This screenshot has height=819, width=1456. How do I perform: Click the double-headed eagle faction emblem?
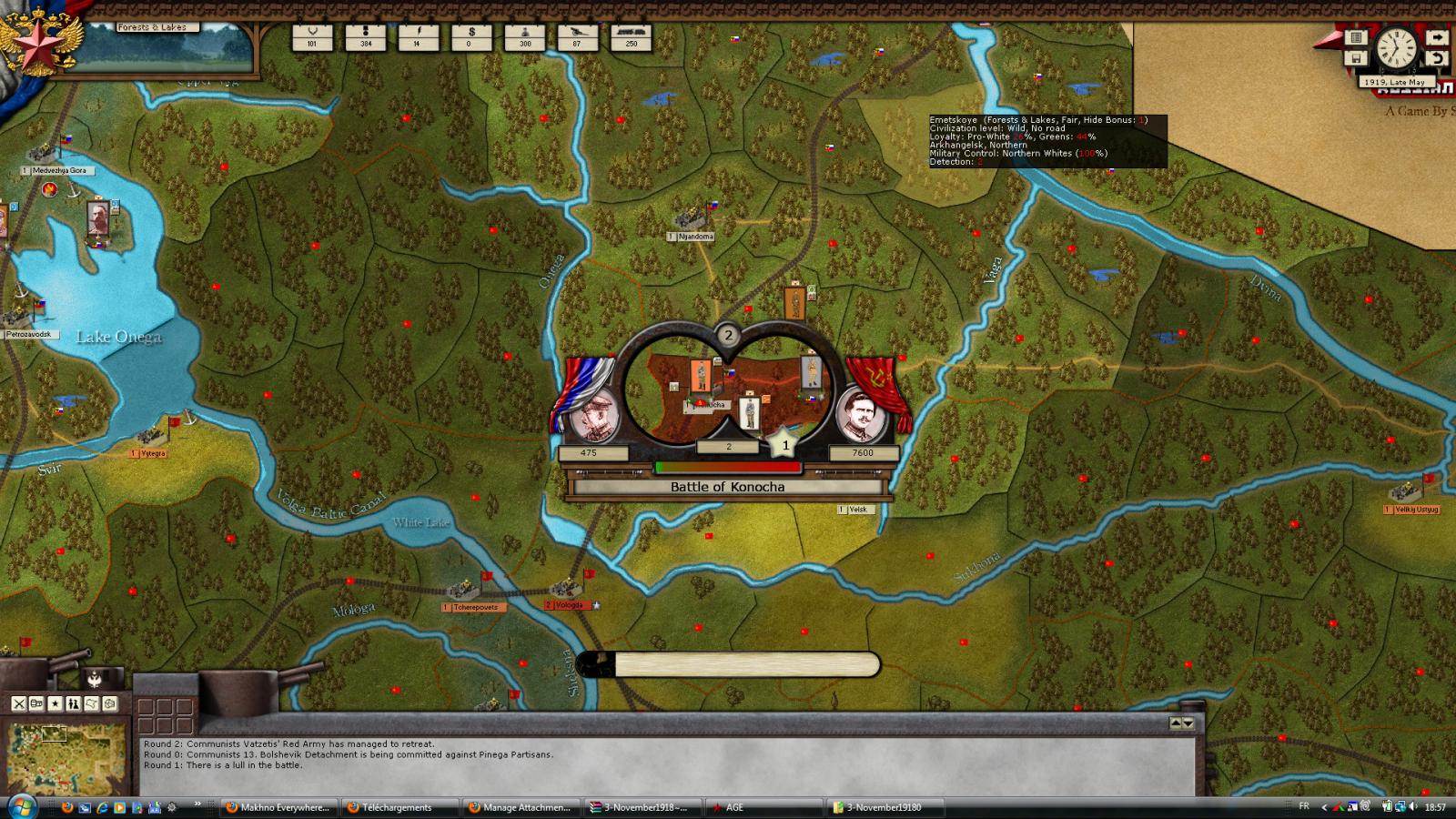tap(94, 678)
